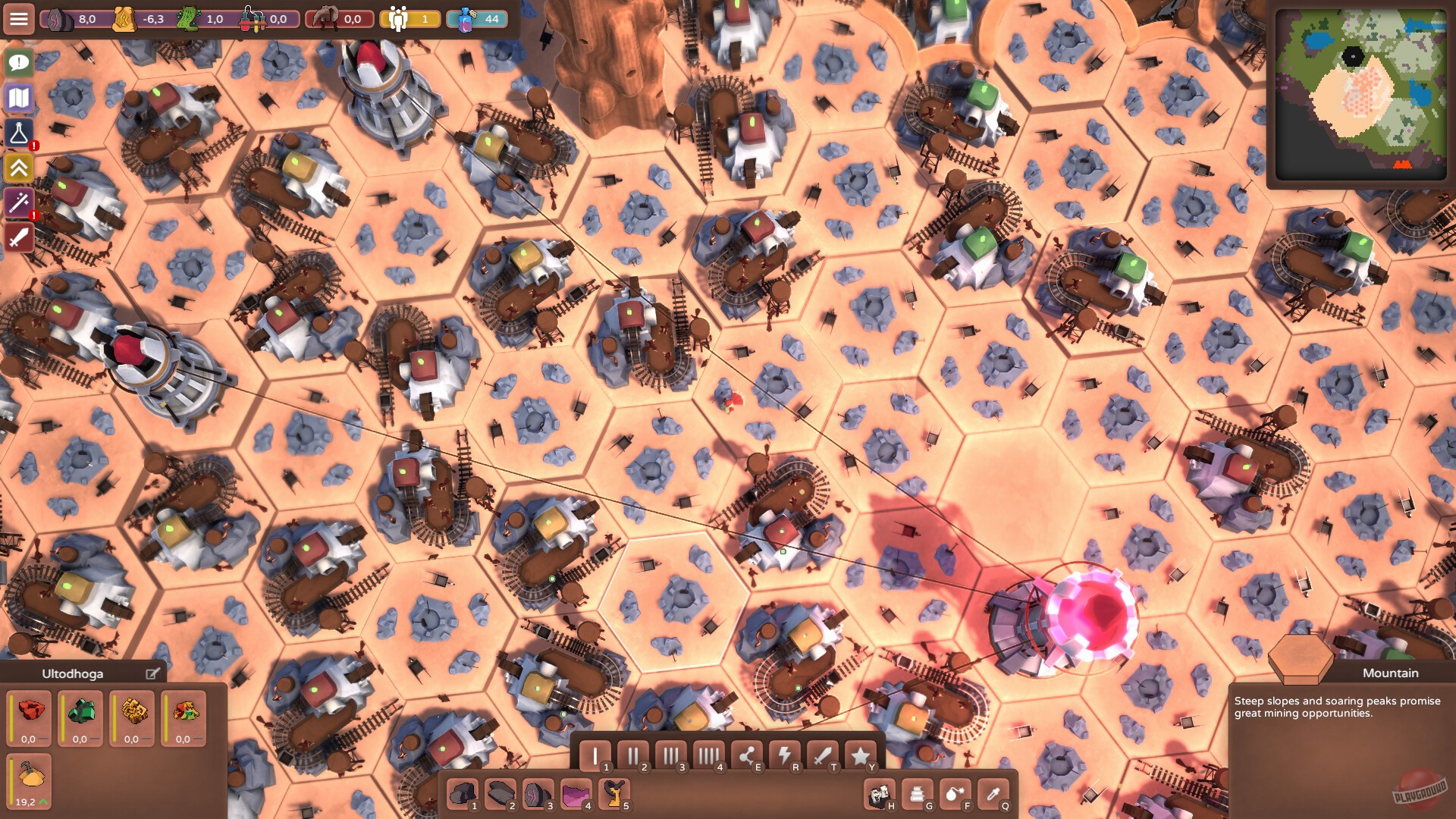
Task: Rename Ultodhoga with the edit button
Action: tap(154, 673)
